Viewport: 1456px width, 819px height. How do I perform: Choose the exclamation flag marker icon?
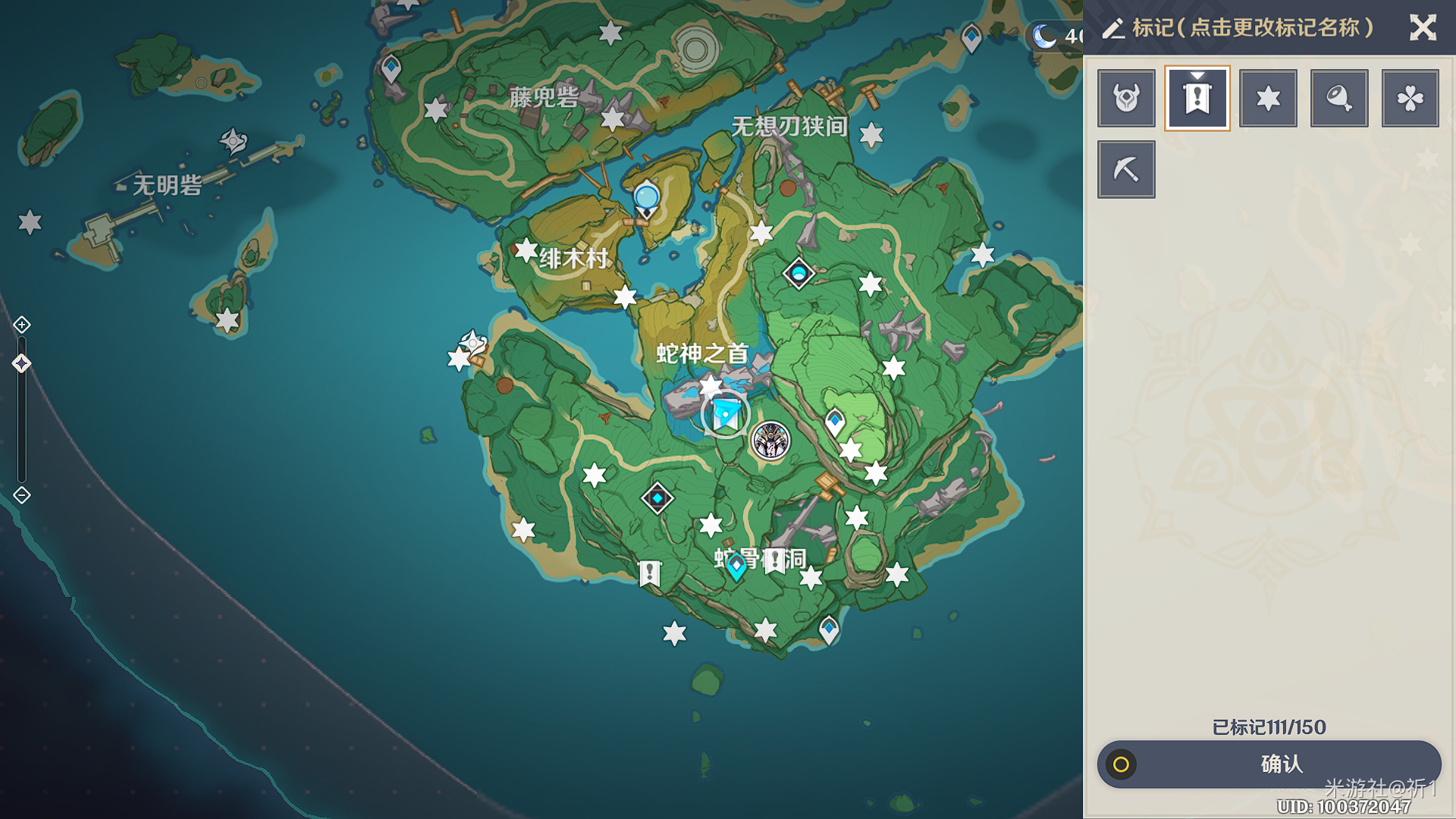pyautogui.click(x=1197, y=99)
